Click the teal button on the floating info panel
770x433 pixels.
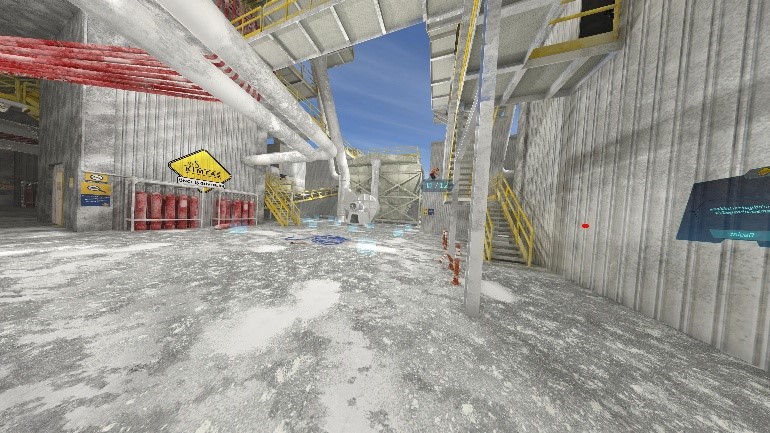(742, 234)
